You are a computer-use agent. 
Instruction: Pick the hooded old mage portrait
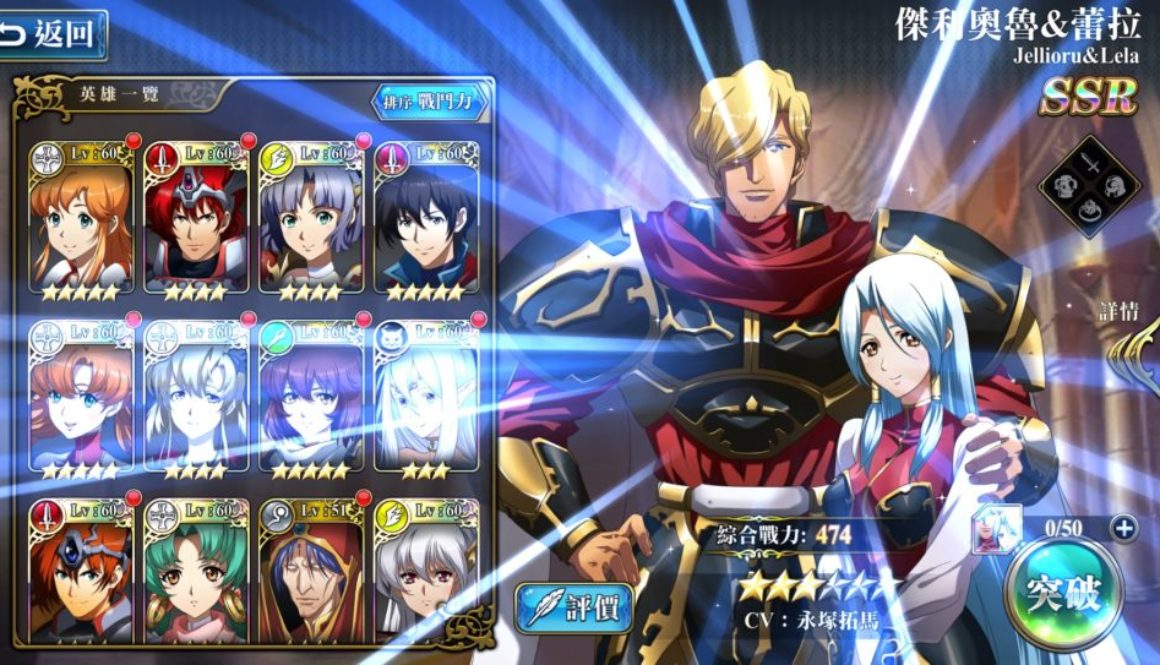pyautogui.click(x=311, y=572)
